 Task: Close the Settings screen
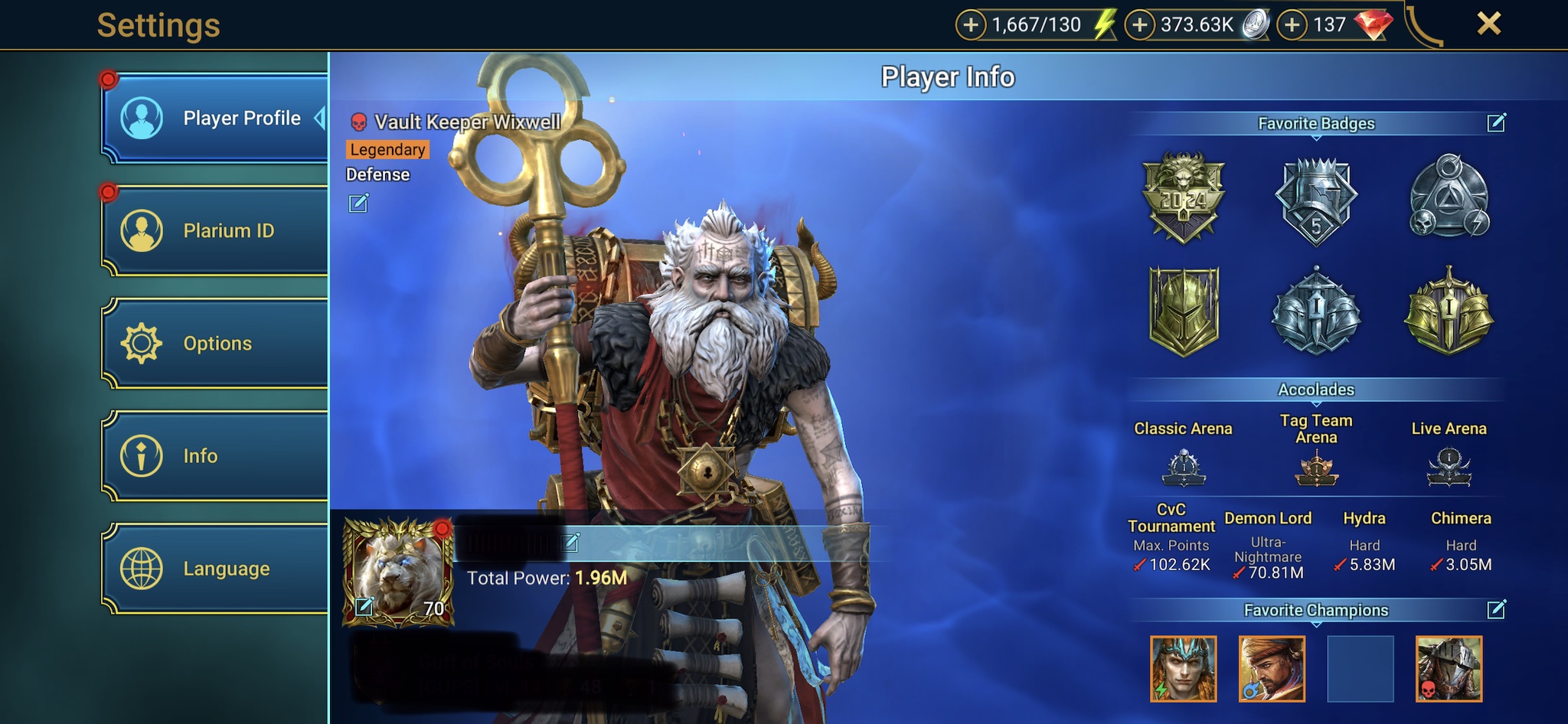pyautogui.click(x=1488, y=24)
